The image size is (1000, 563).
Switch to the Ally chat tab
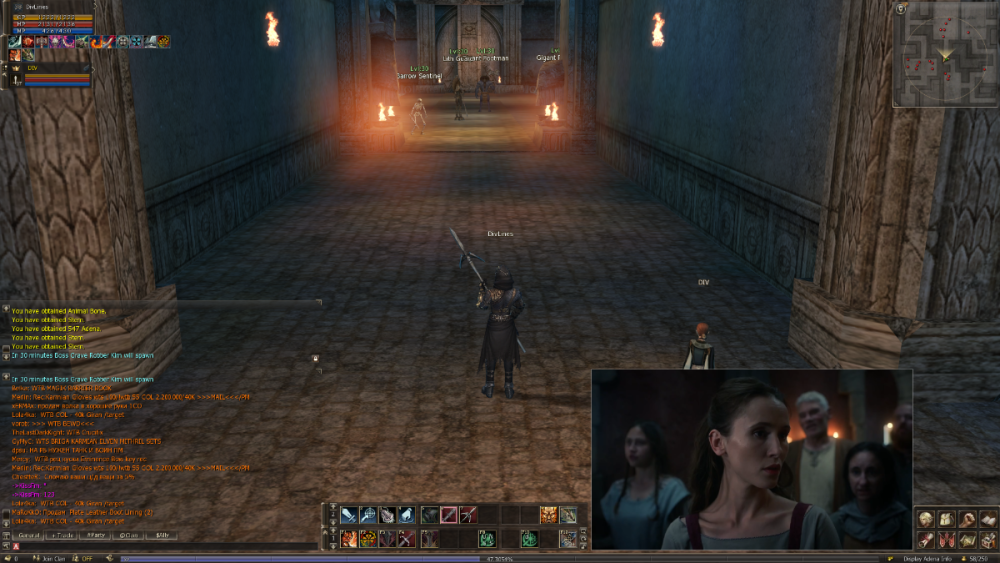pyautogui.click(x=161, y=536)
